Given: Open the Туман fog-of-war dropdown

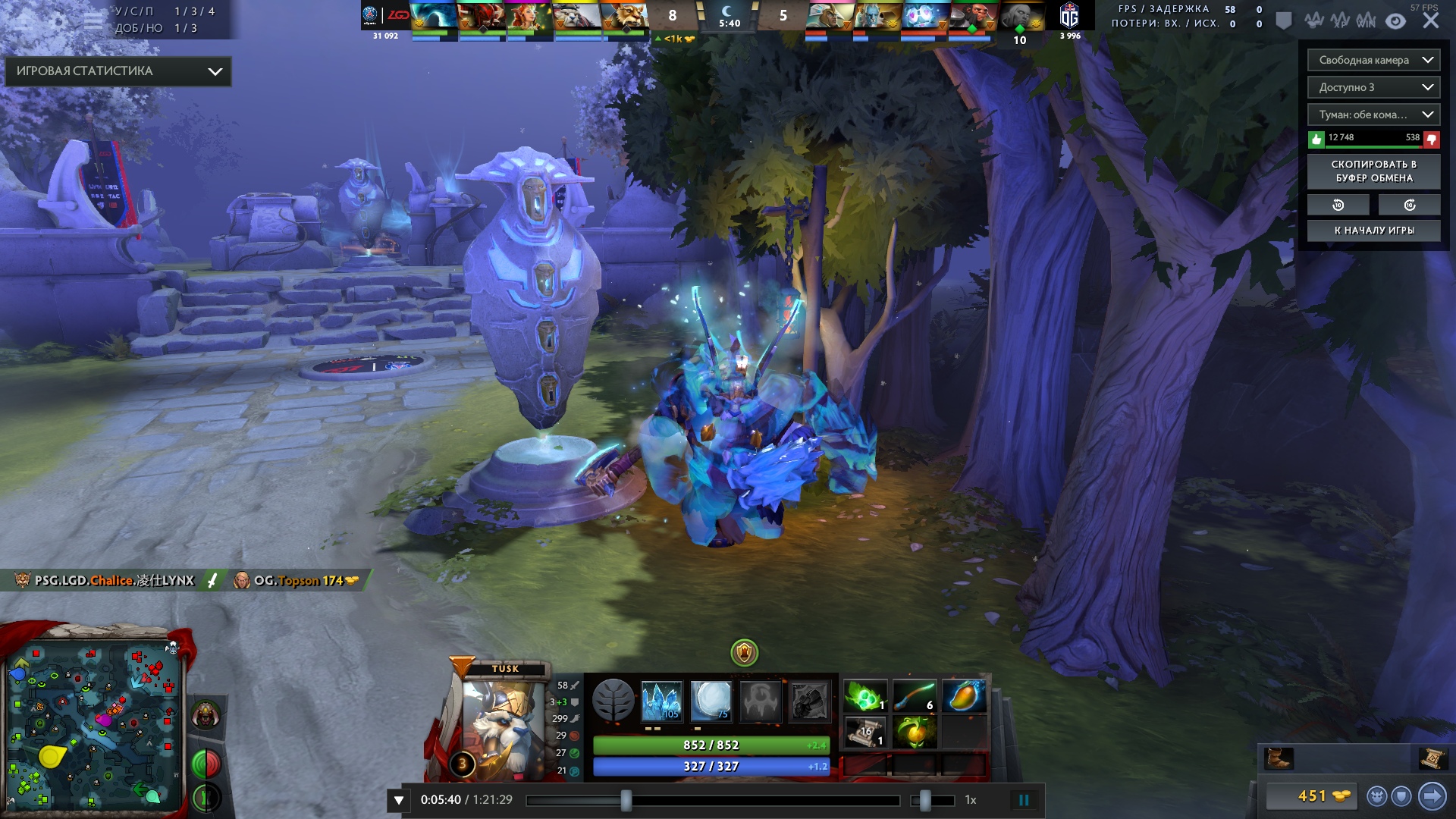Looking at the screenshot, I should (x=1373, y=115).
